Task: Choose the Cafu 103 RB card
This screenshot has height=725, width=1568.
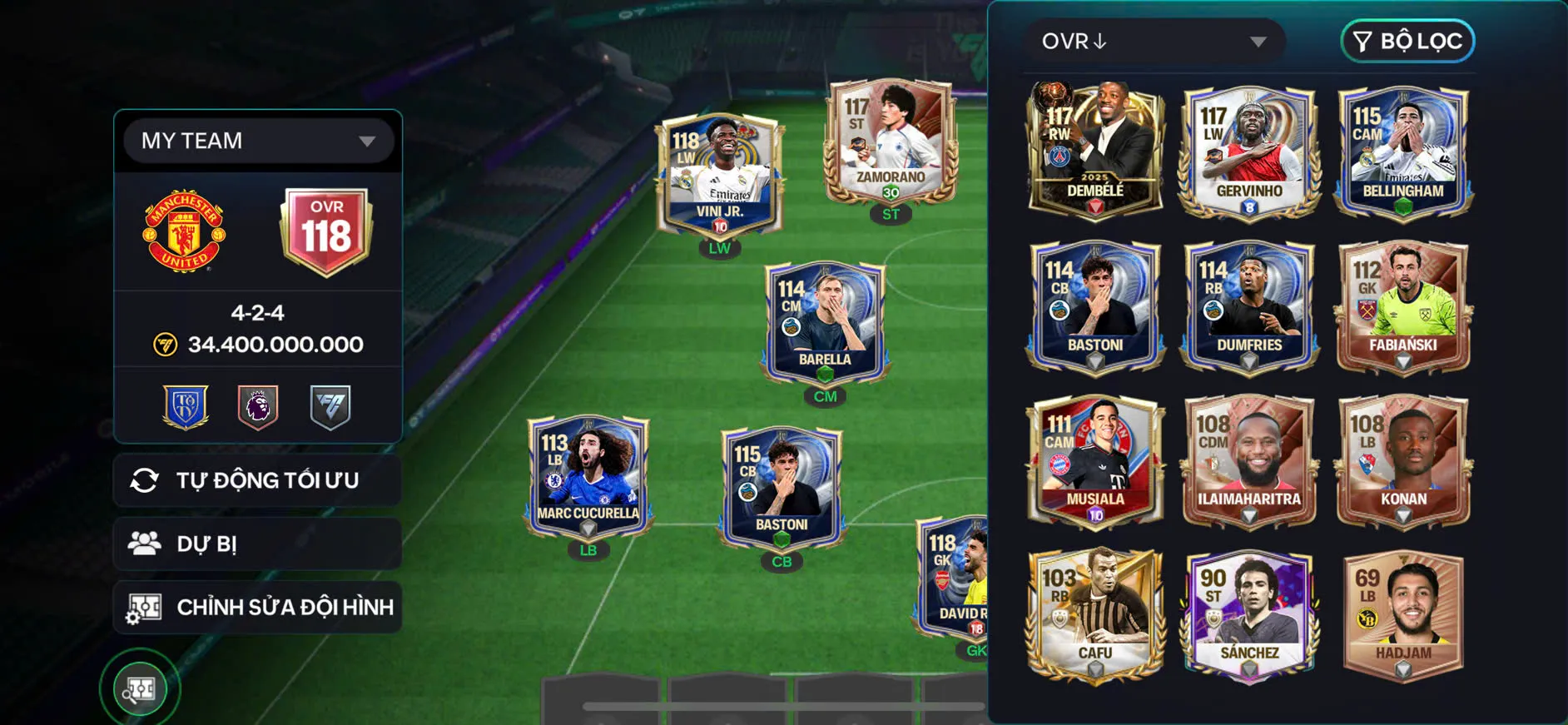Action: 1095,613
